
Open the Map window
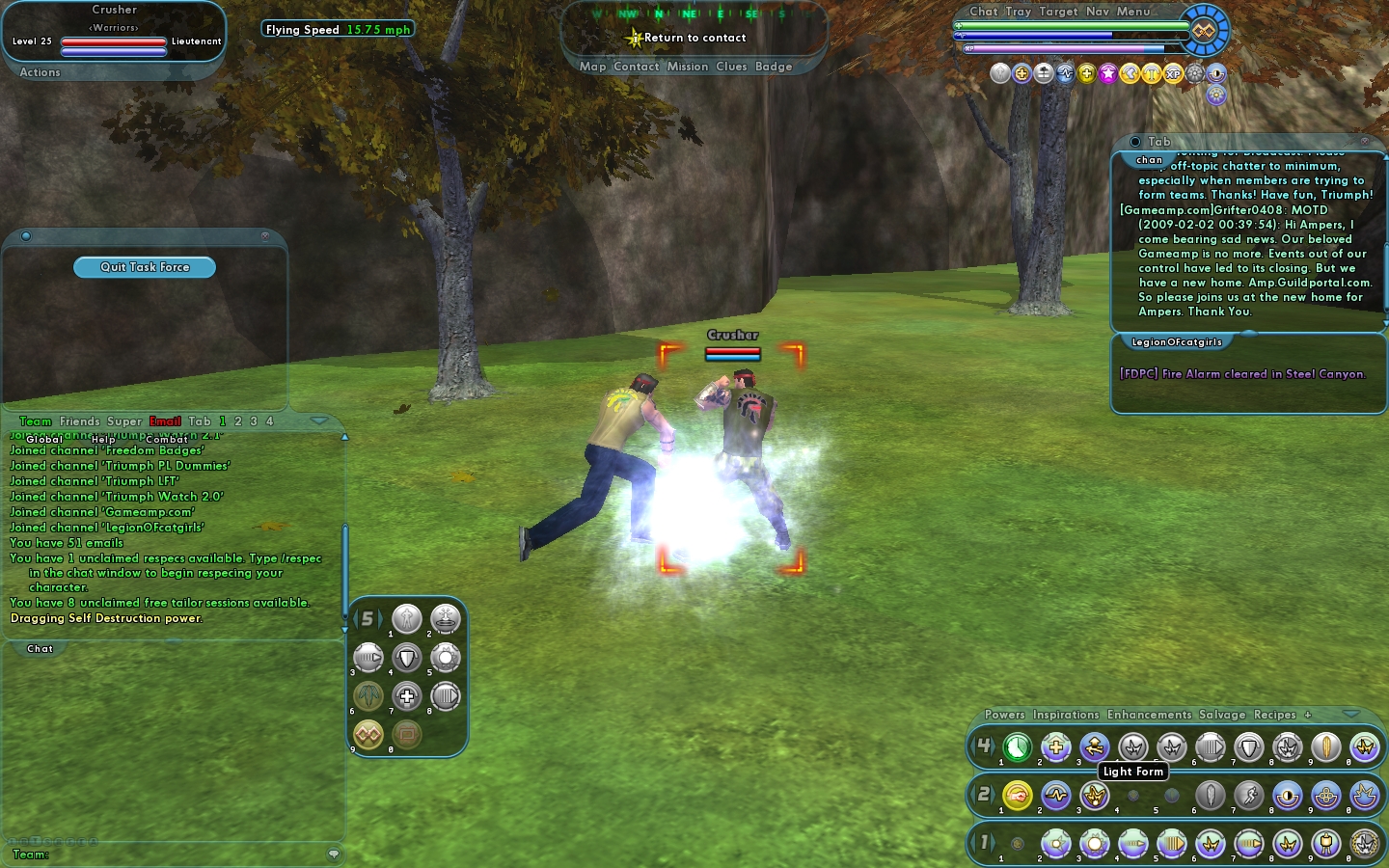[x=592, y=67]
